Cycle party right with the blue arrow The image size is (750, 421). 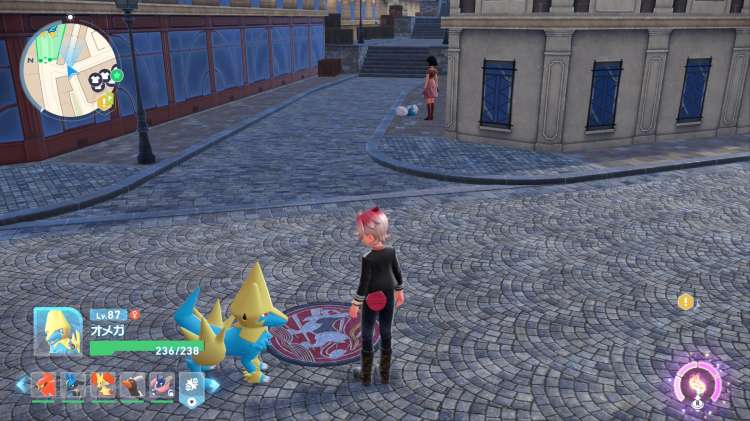click(213, 385)
